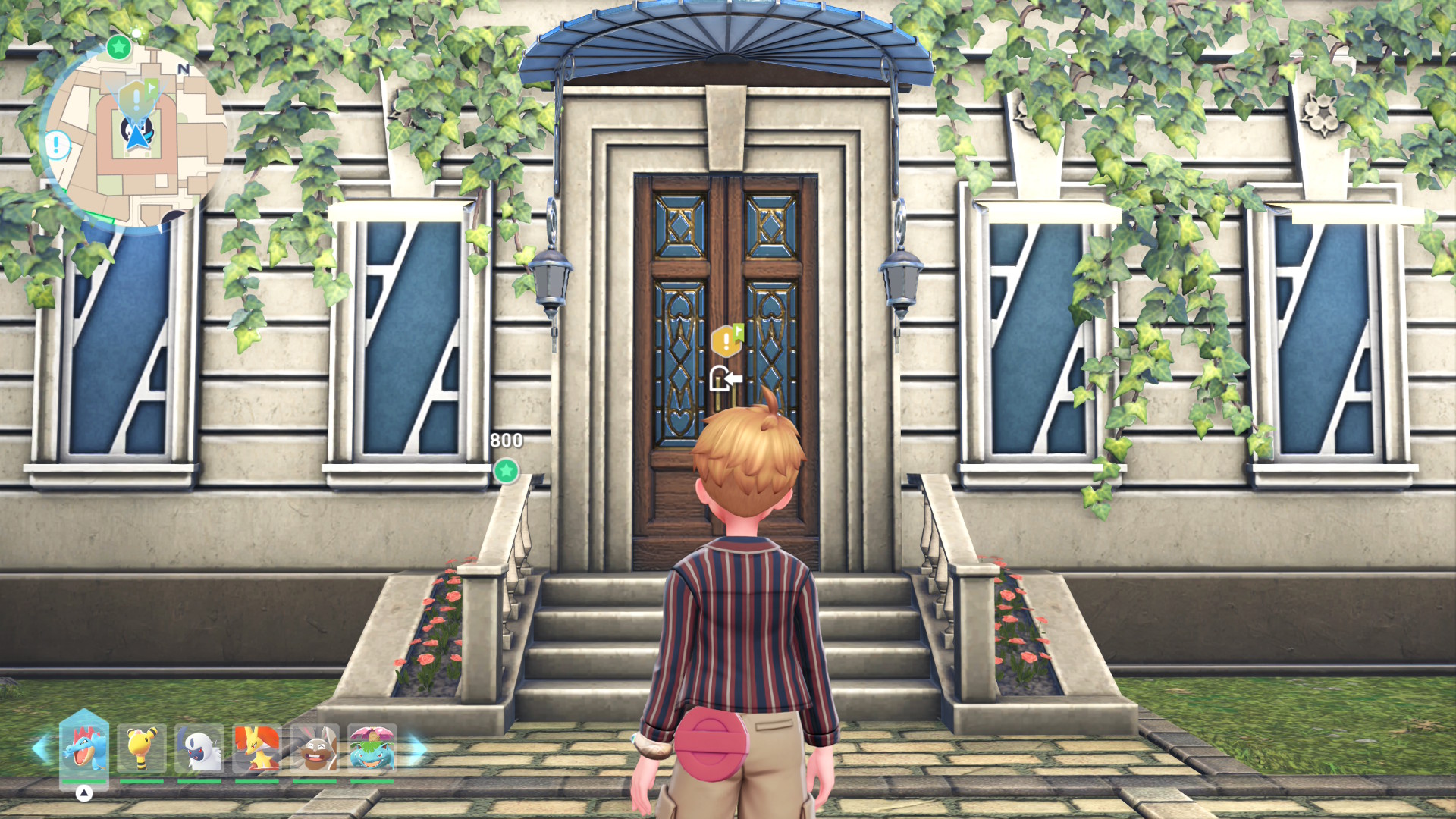Click the right arrow beside the party bar
The height and width of the screenshot is (819, 1456).
(417, 748)
